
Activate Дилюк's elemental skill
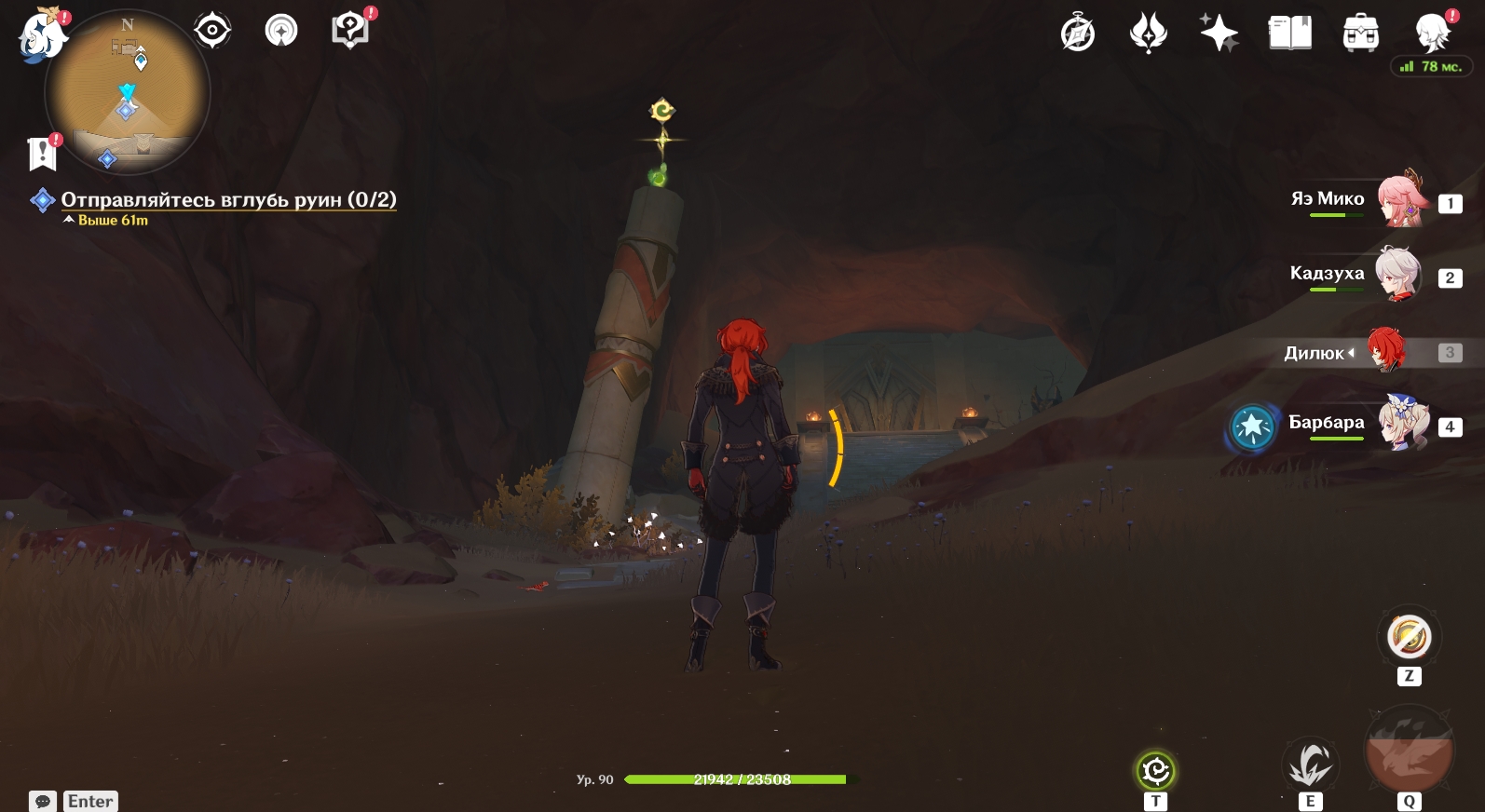(x=1310, y=766)
